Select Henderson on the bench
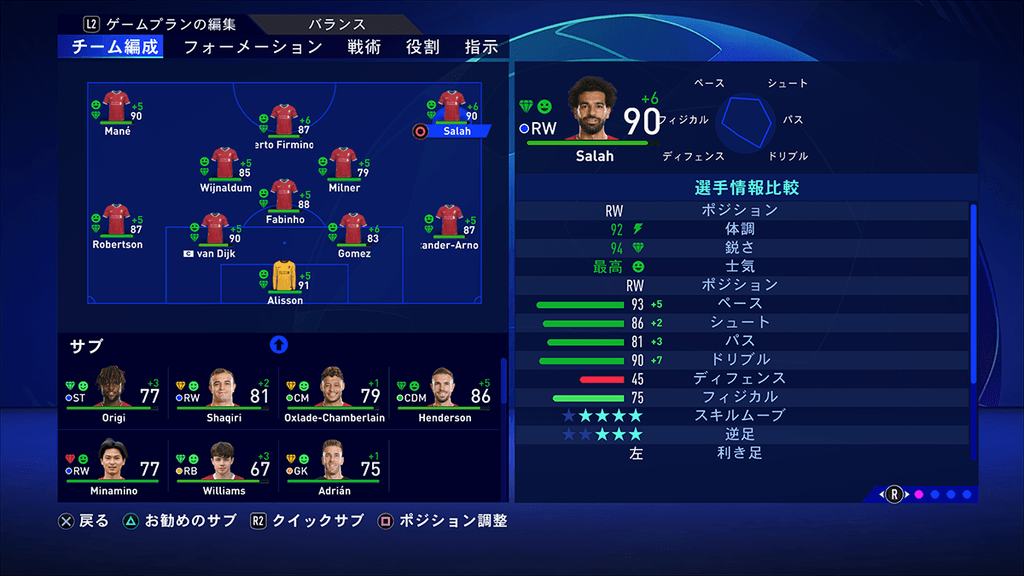Viewport: 1024px width, 576px height. 444,395
